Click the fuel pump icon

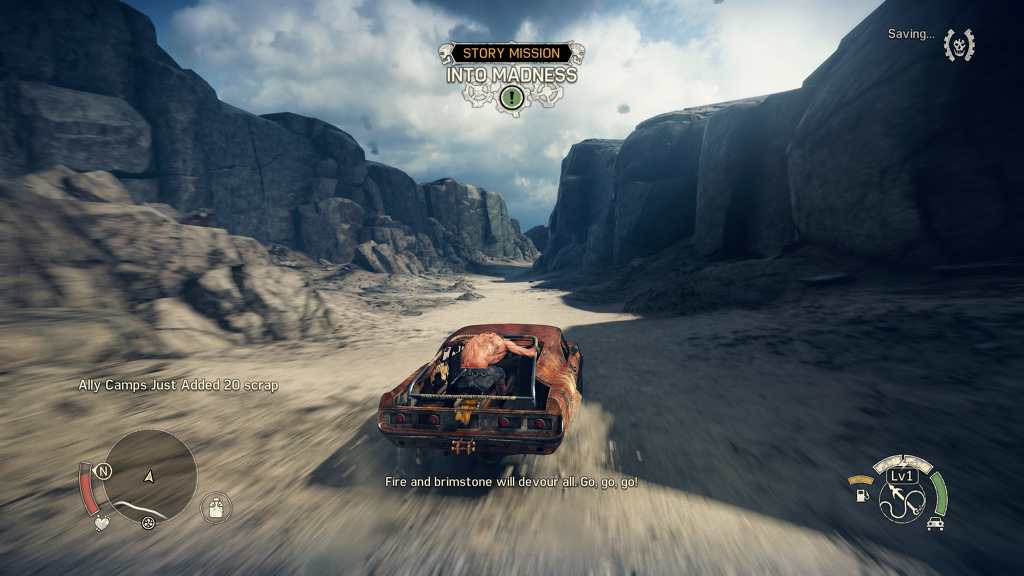click(x=862, y=495)
